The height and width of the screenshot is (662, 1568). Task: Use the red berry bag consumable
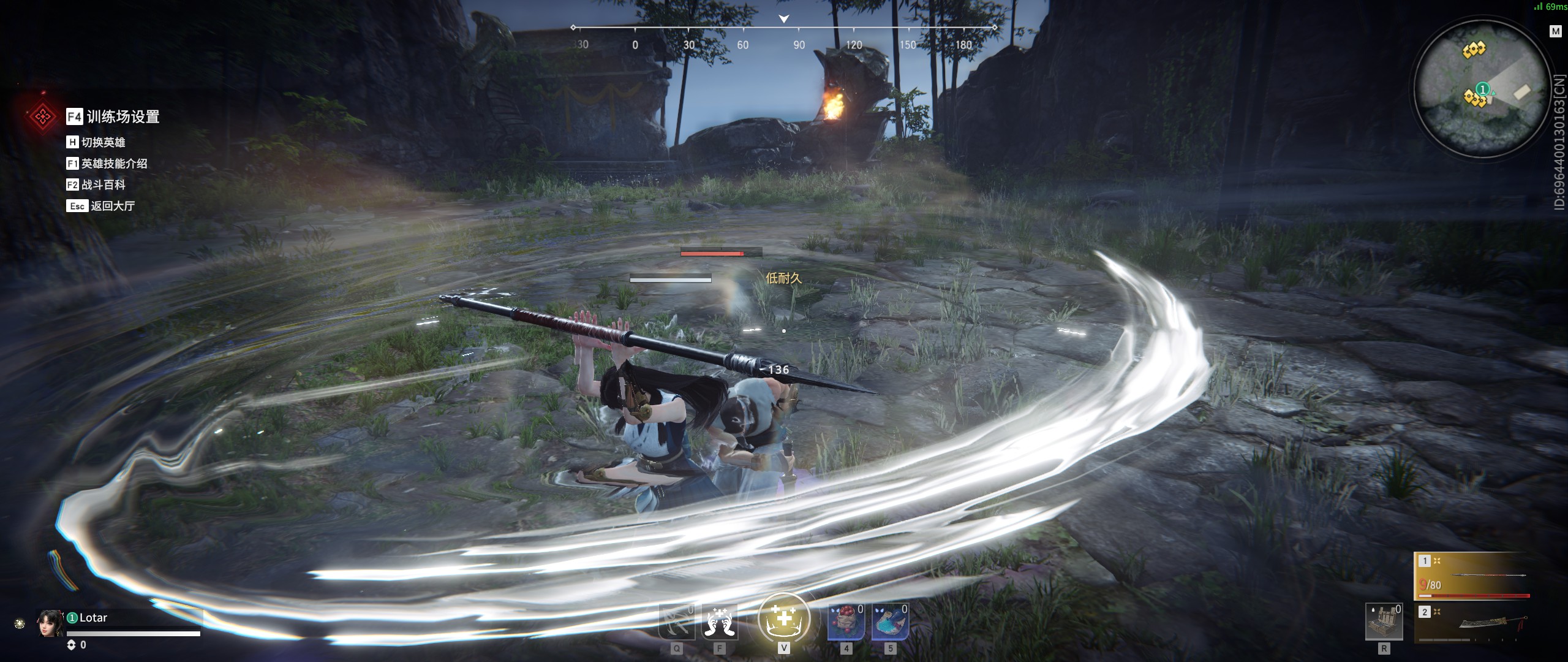pyautogui.click(x=846, y=622)
